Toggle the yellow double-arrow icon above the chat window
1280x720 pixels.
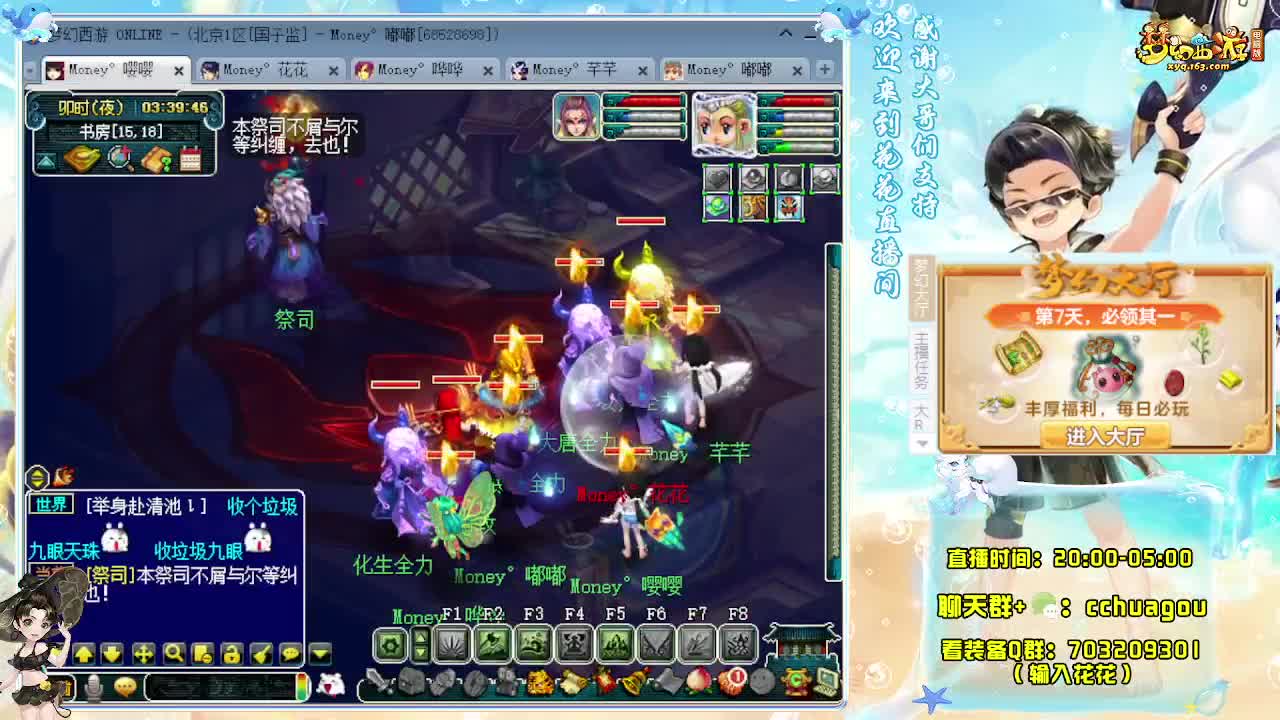[37, 476]
